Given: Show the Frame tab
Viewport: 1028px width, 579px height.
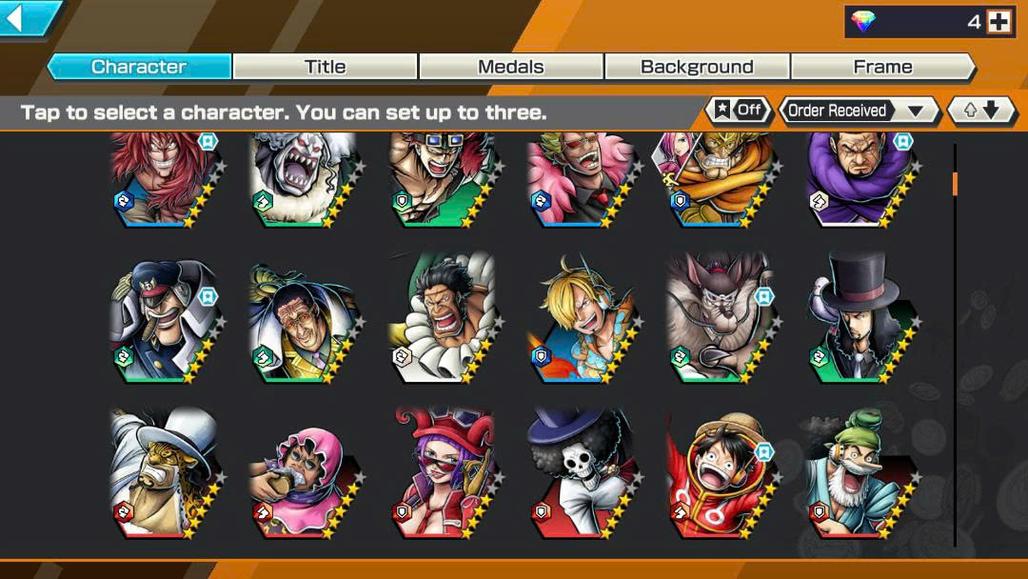Looking at the screenshot, I should [x=882, y=67].
